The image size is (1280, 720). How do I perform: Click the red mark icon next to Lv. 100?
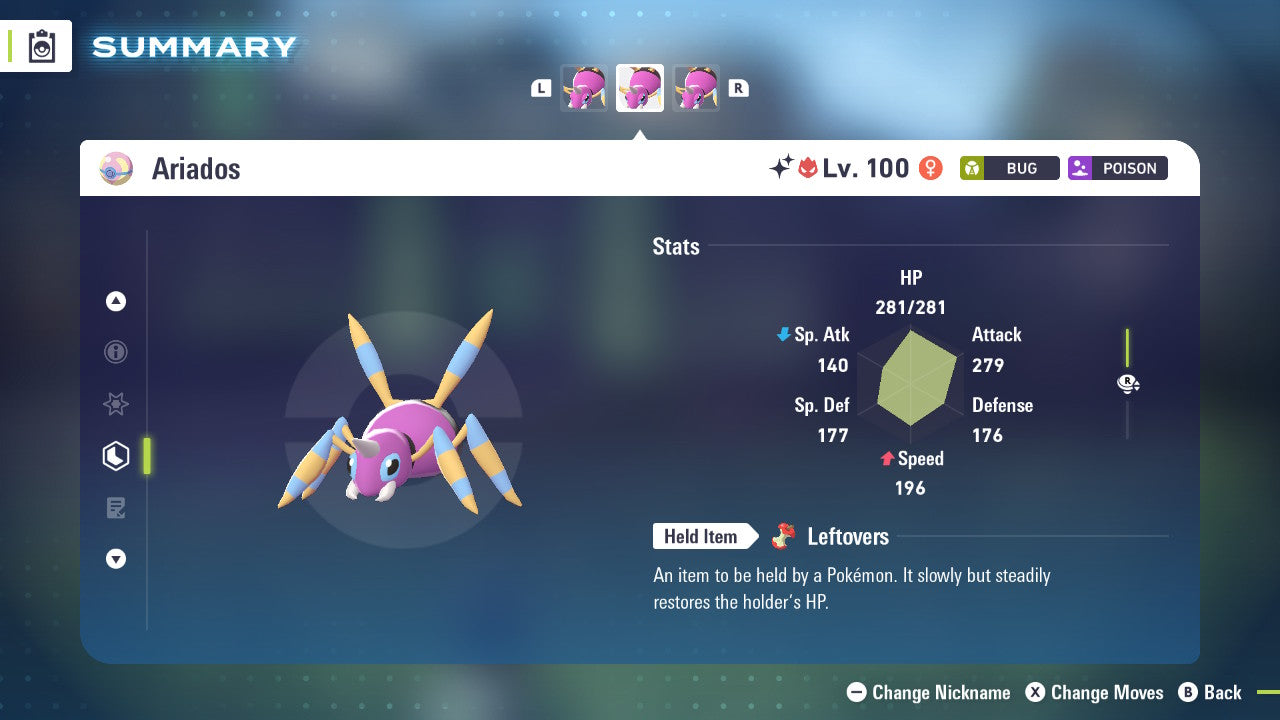809,168
